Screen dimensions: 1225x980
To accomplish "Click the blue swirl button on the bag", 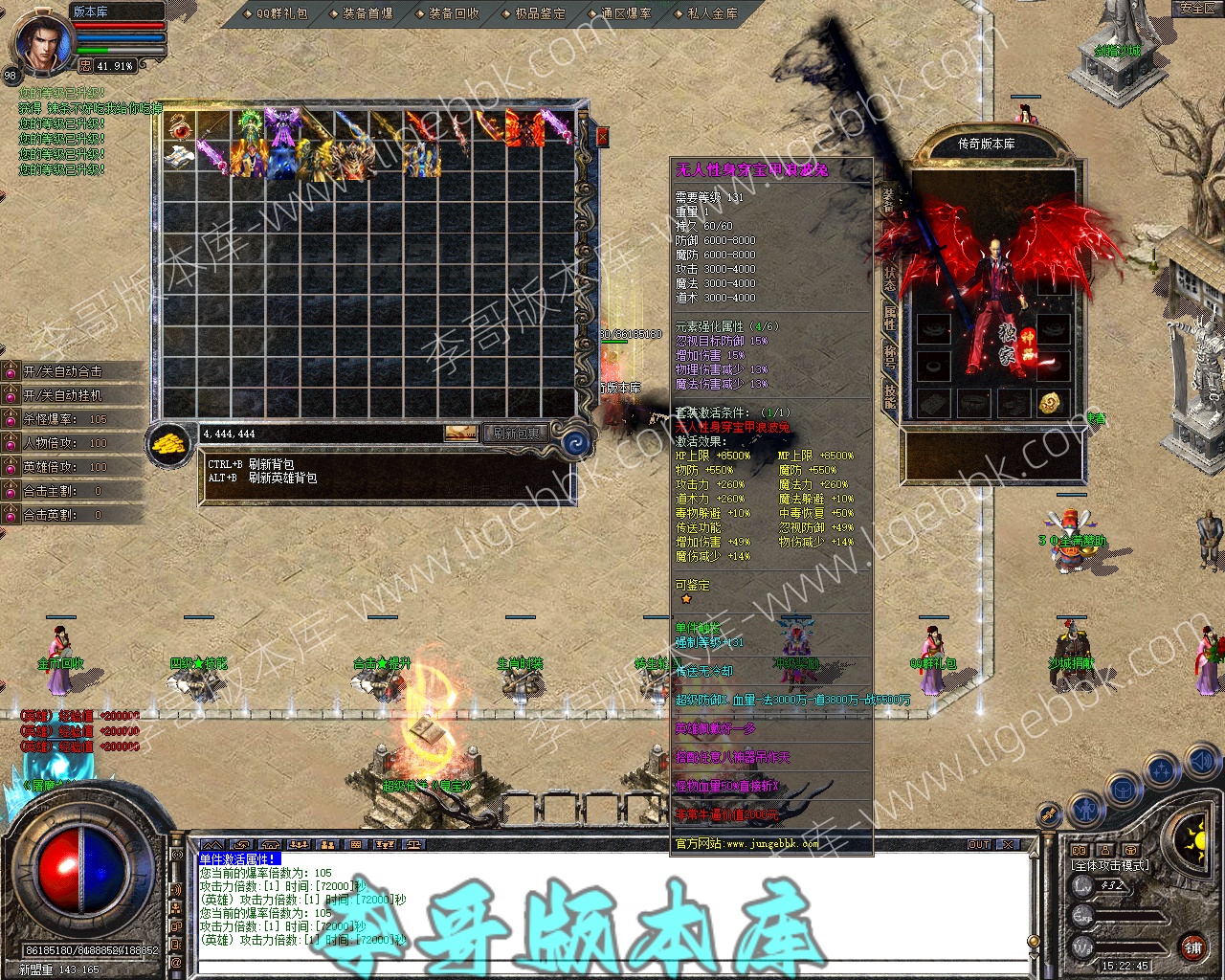I will click(x=576, y=442).
